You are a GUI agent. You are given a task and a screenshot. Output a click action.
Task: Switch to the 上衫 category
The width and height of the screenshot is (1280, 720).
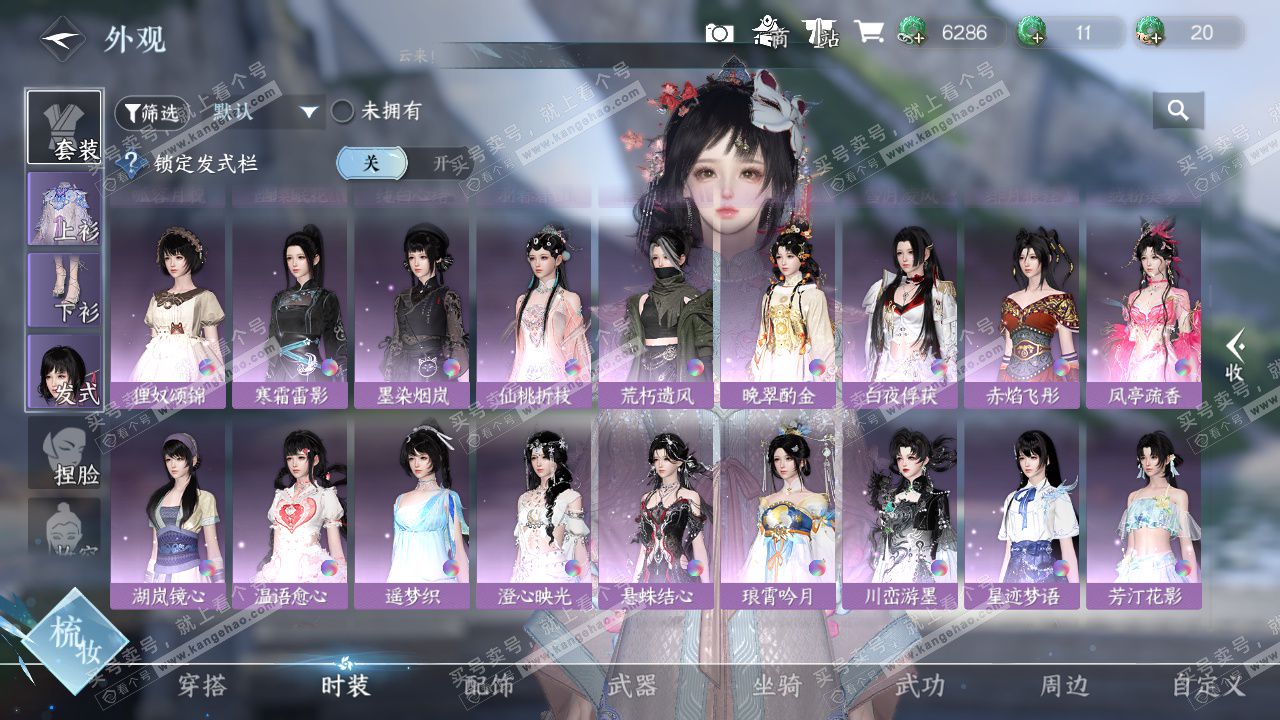tap(64, 209)
